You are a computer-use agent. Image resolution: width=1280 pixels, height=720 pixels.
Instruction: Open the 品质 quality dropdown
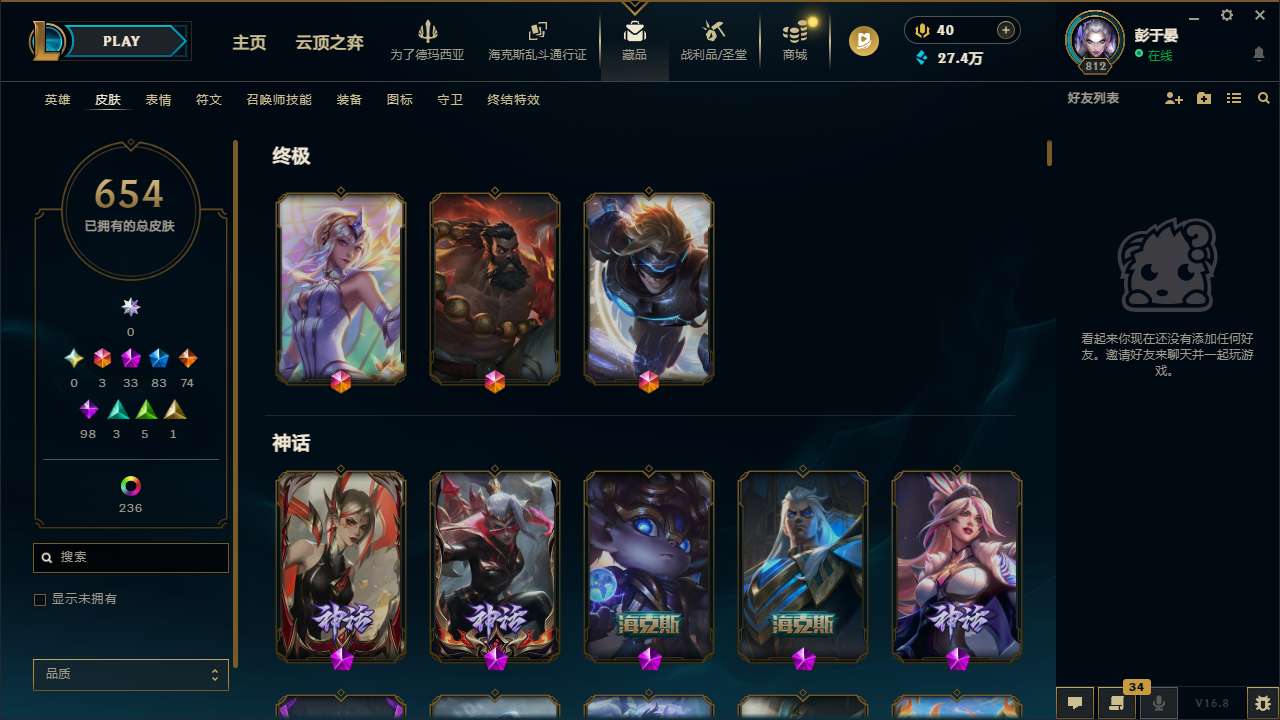[130, 674]
